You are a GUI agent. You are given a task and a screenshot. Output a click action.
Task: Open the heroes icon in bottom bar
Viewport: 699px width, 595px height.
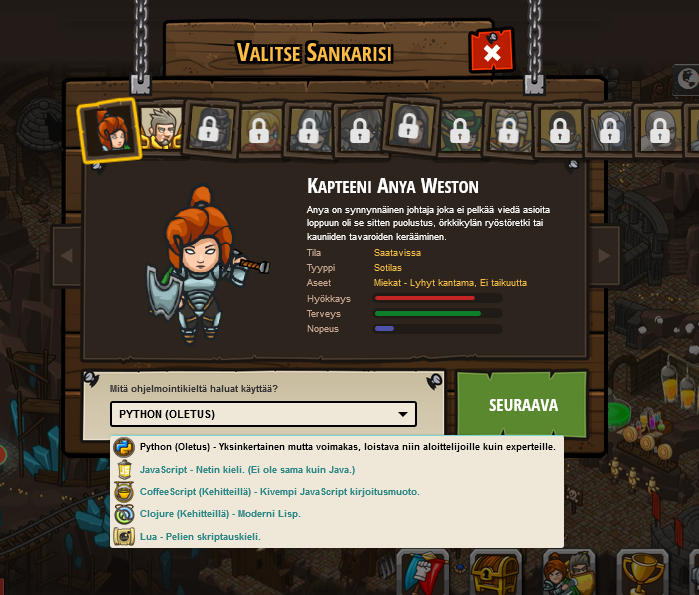[568, 574]
